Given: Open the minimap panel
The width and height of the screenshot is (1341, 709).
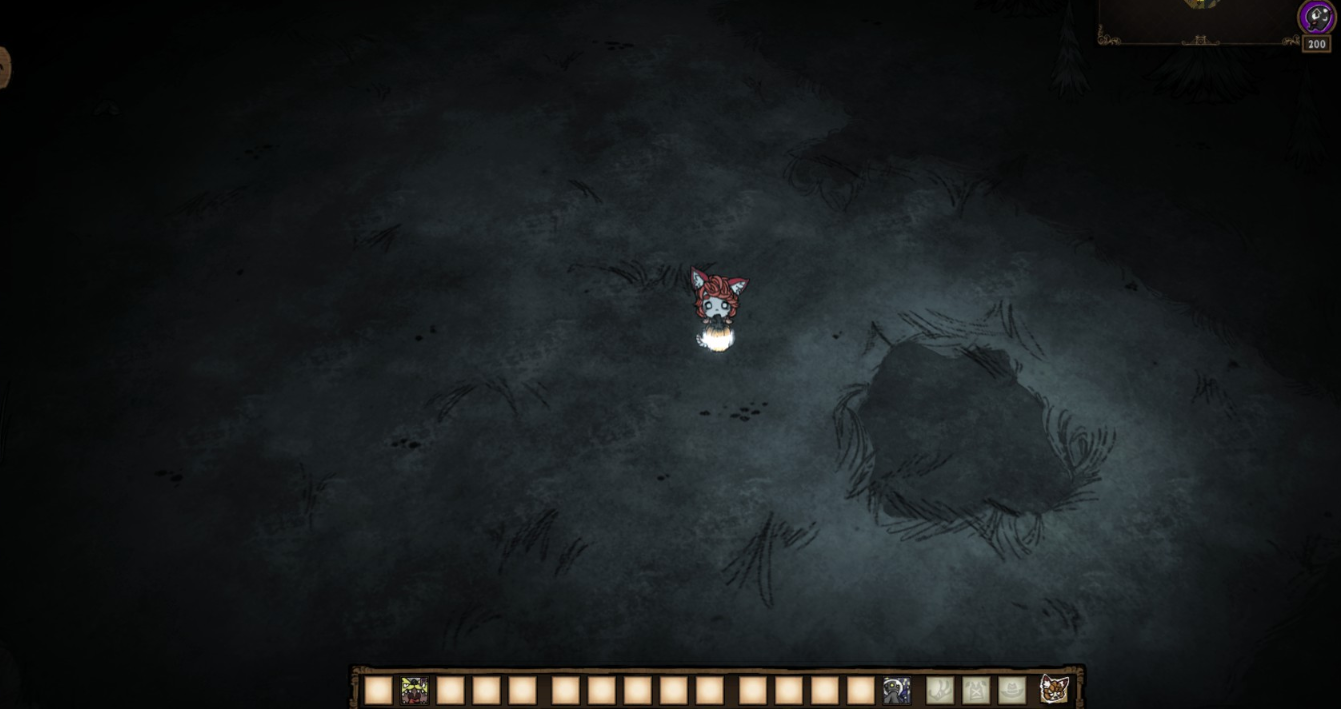Looking at the screenshot, I should pos(1197,20).
